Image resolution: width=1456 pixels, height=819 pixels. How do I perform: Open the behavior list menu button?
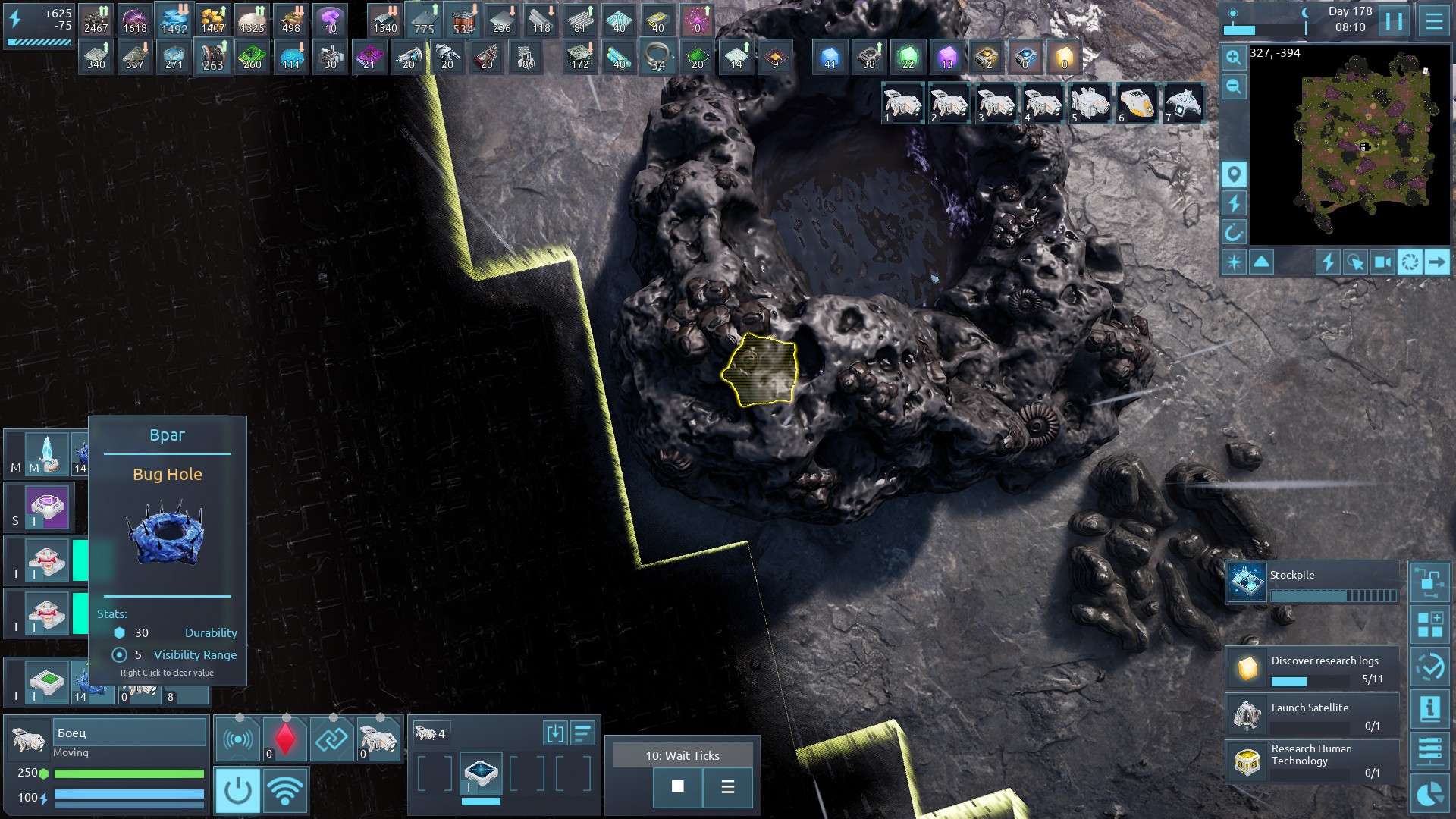tap(727, 786)
